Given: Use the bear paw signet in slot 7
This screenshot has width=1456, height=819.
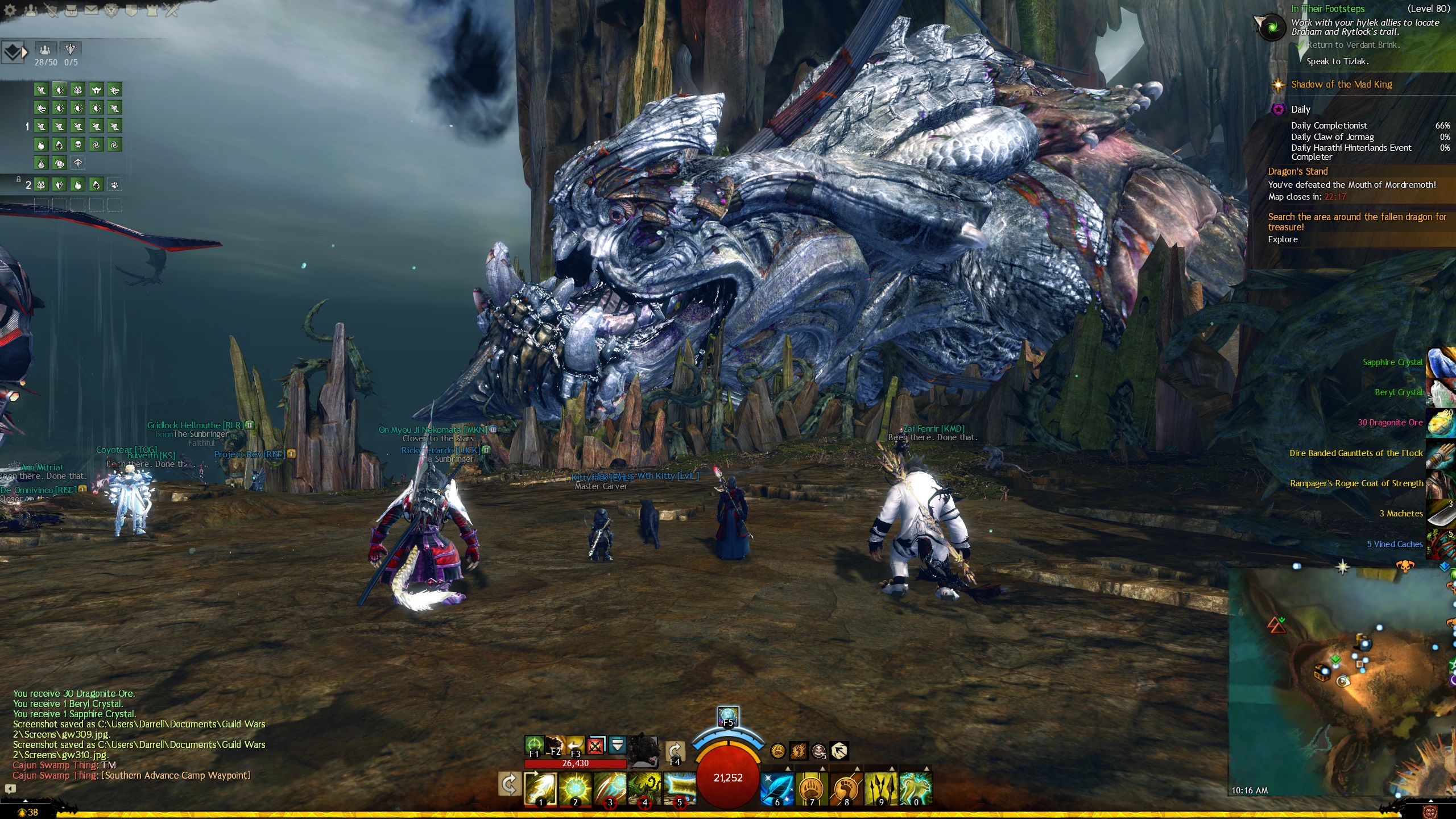Looking at the screenshot, I should (812, 789).
